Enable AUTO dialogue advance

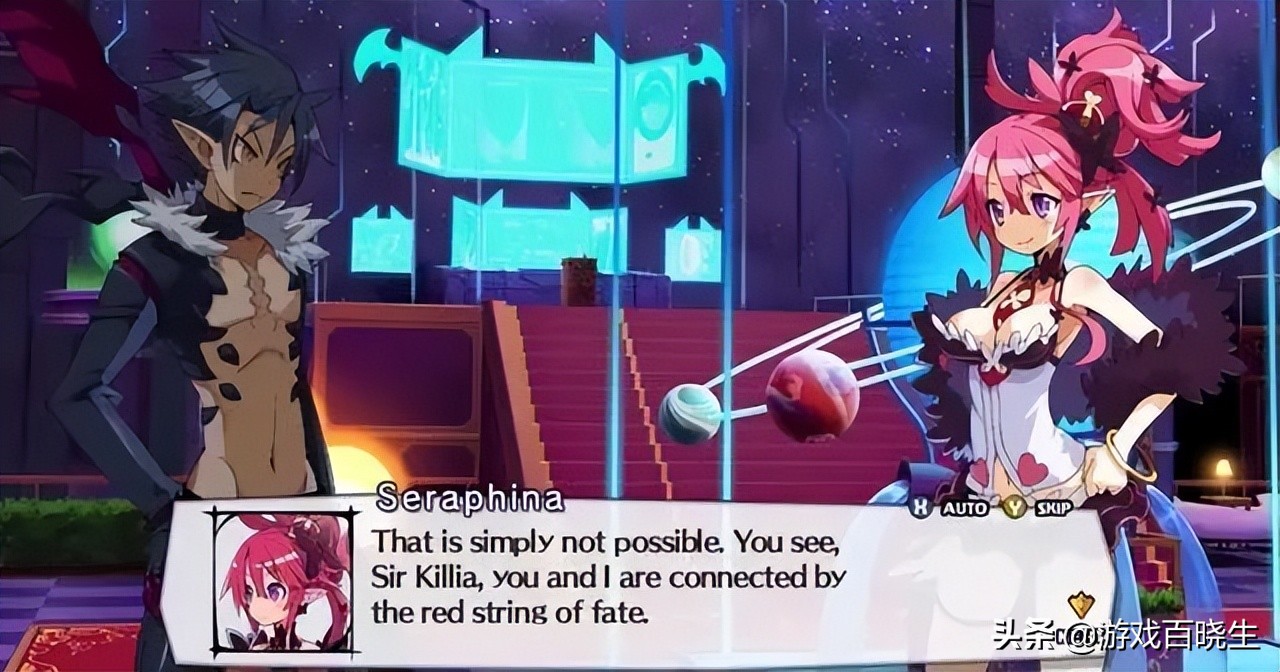pyautogui.click(x=962, y=508)
